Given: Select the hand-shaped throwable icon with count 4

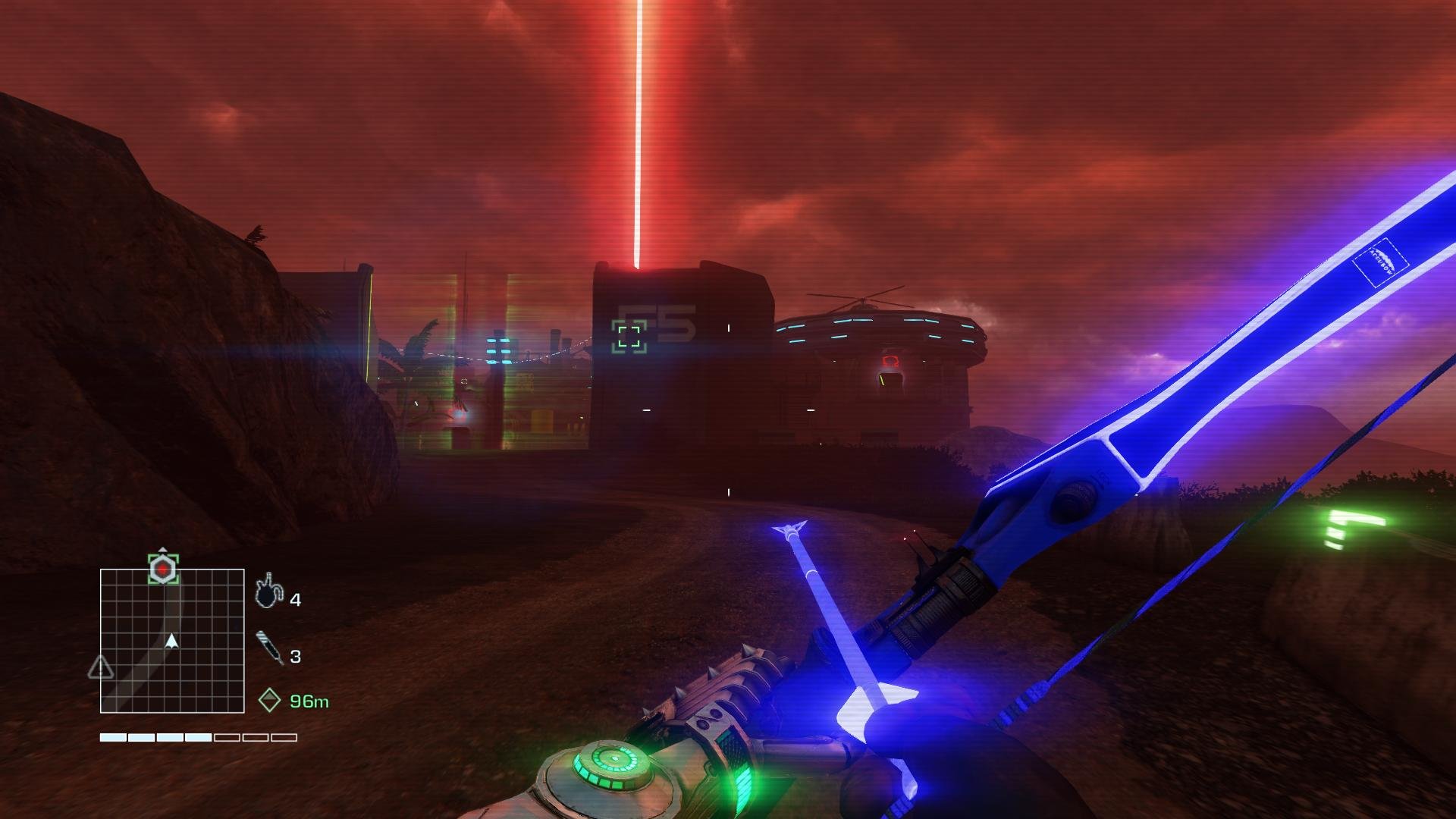Looking at the screenshot, I should coord(268,592).
